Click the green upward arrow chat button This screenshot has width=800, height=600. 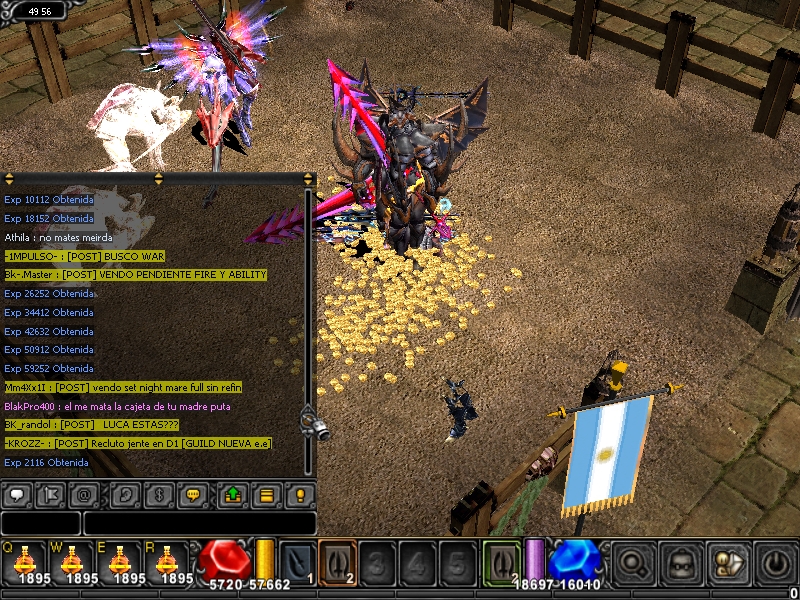tap(232, 495)
